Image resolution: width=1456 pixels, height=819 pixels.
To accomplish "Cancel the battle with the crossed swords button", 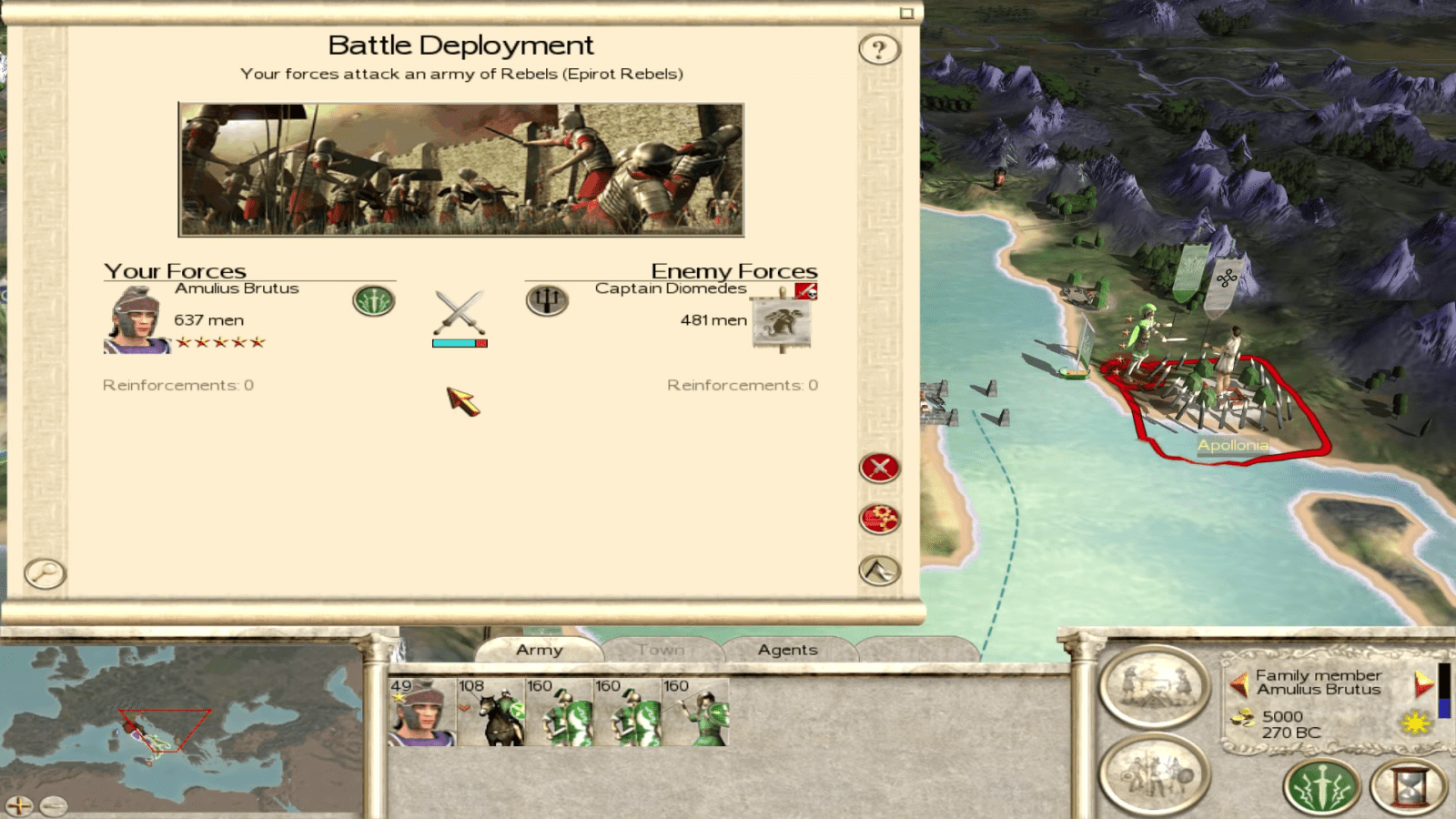I will tap(878, 470).
